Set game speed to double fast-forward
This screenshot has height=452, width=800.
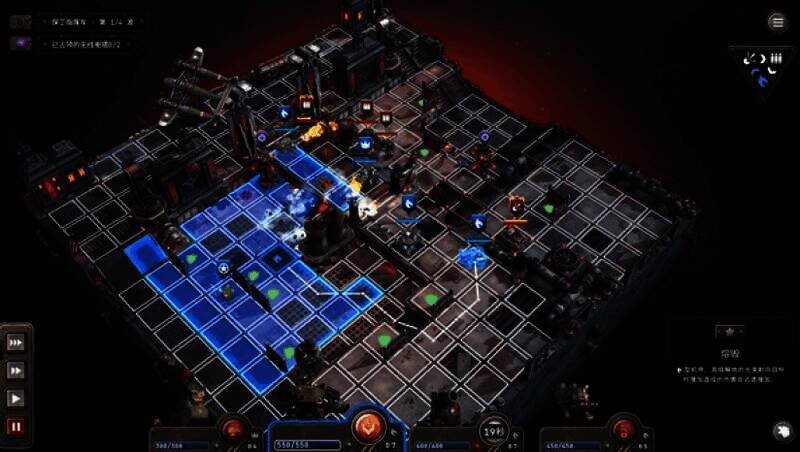16,370
